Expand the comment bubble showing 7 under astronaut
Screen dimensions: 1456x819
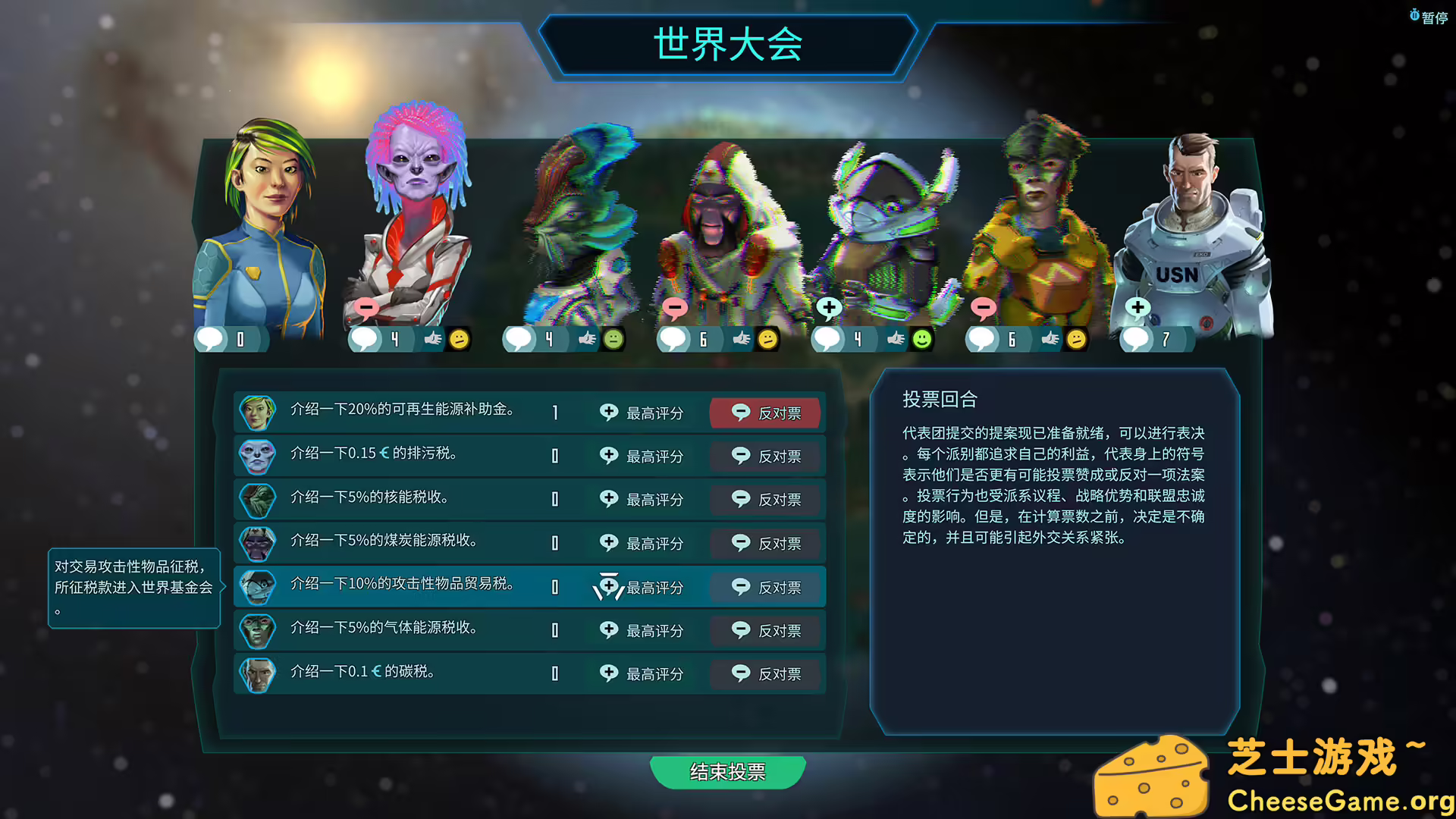[x=1137, y=340]
